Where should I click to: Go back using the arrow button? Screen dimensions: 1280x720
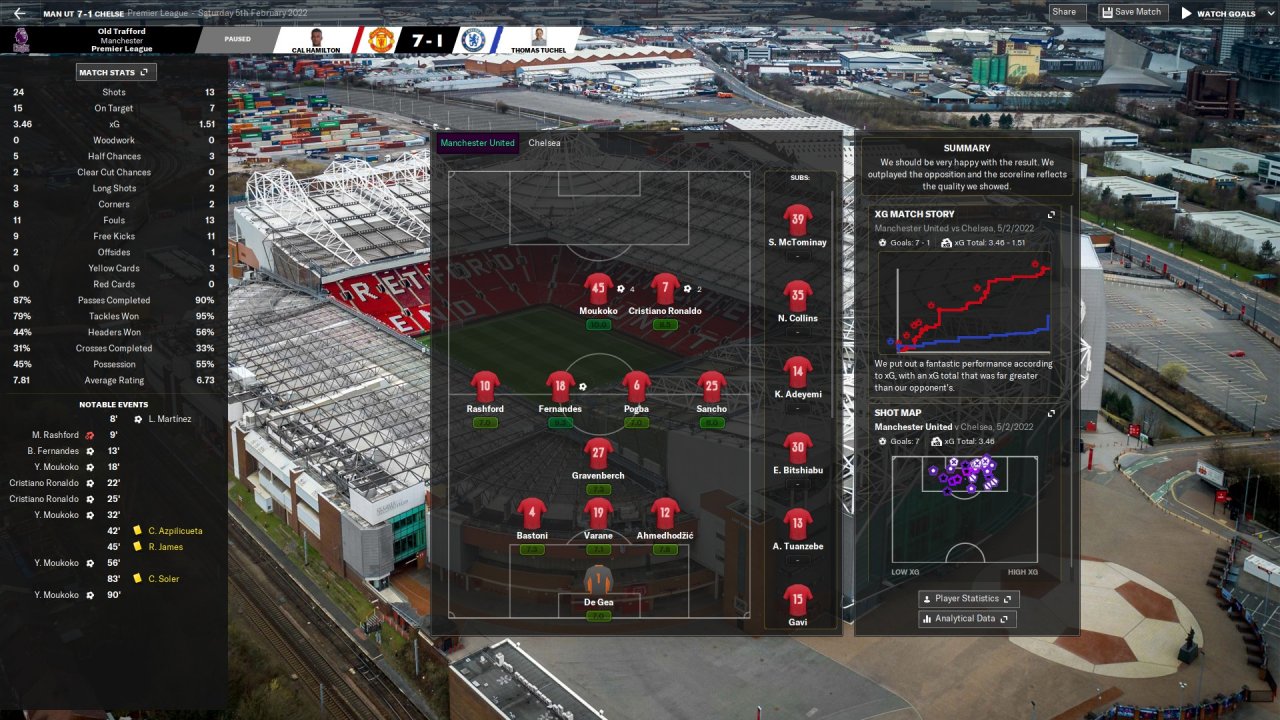[x=19, y=13]
